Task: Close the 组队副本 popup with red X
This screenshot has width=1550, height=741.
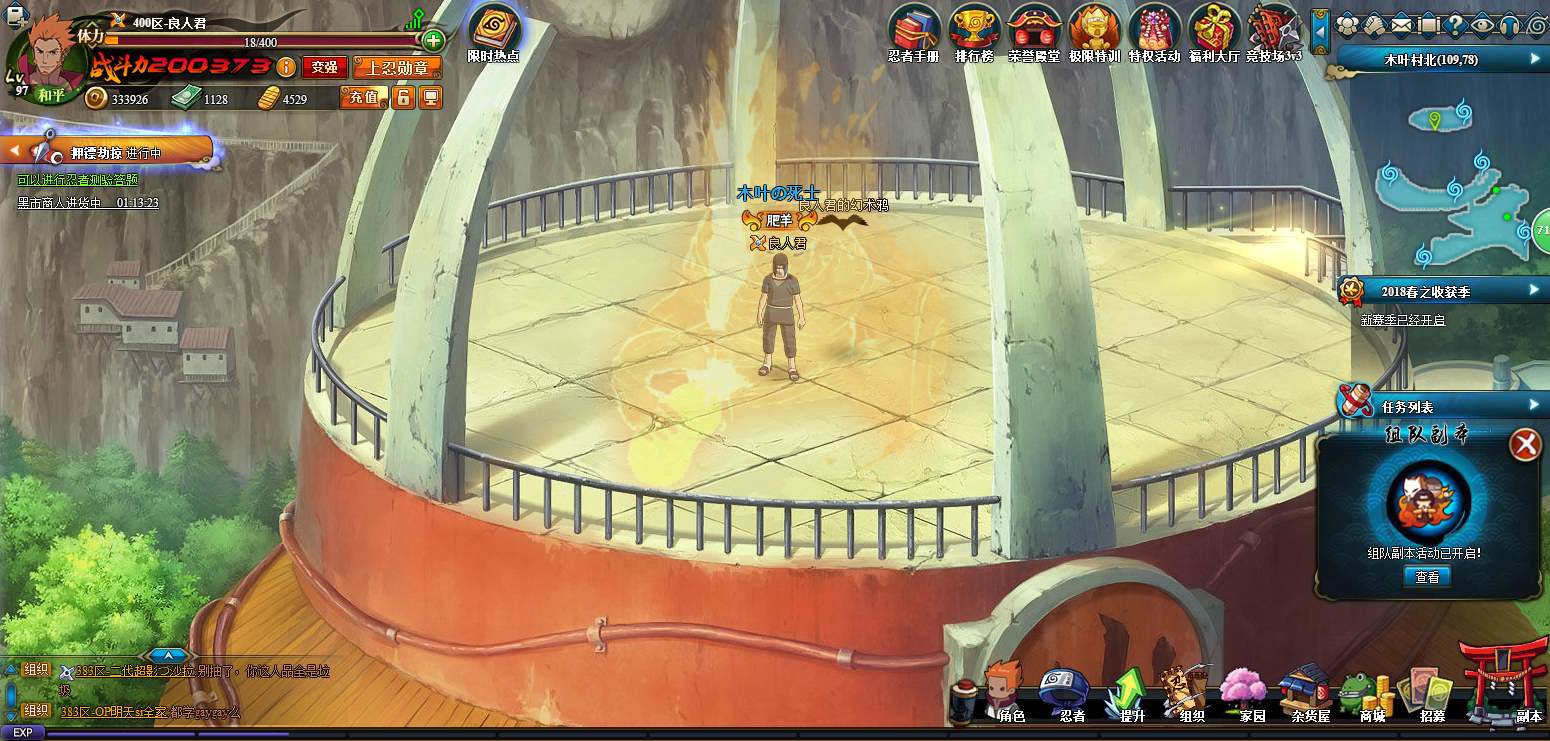Action: pyautogui.click(x=1526, y=444)
